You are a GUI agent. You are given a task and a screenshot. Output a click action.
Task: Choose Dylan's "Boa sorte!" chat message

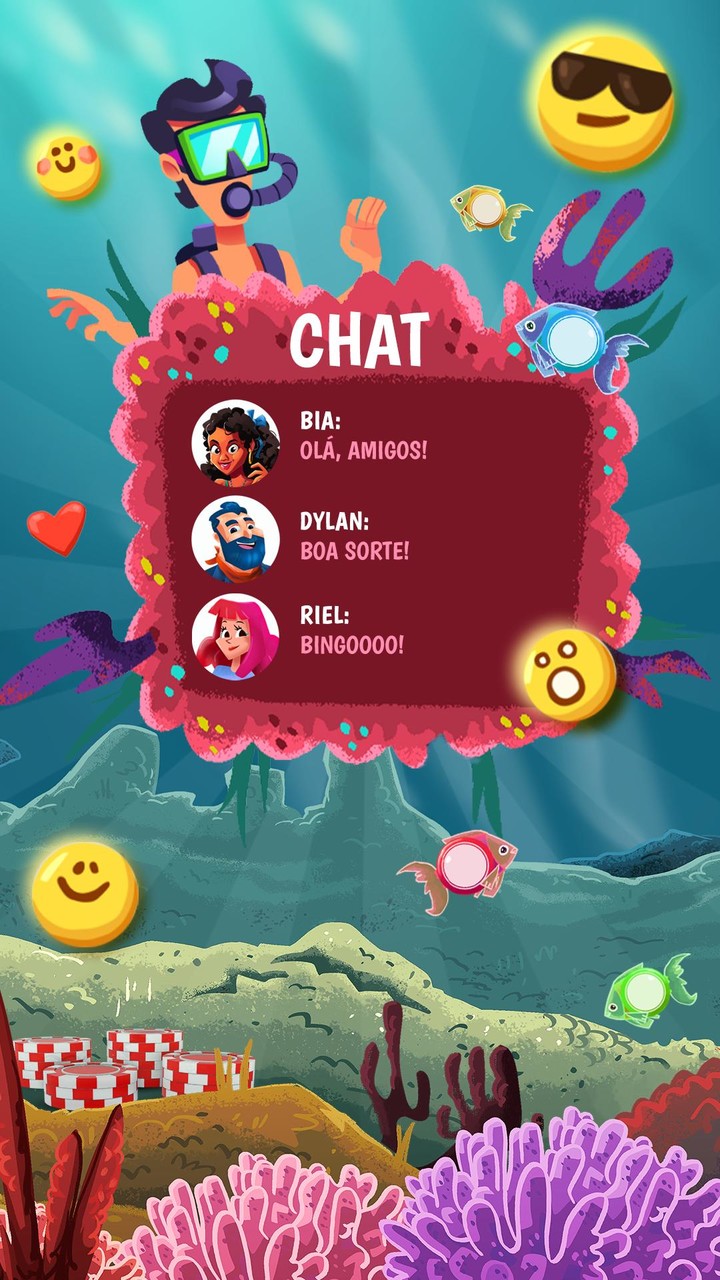point(355,550)
